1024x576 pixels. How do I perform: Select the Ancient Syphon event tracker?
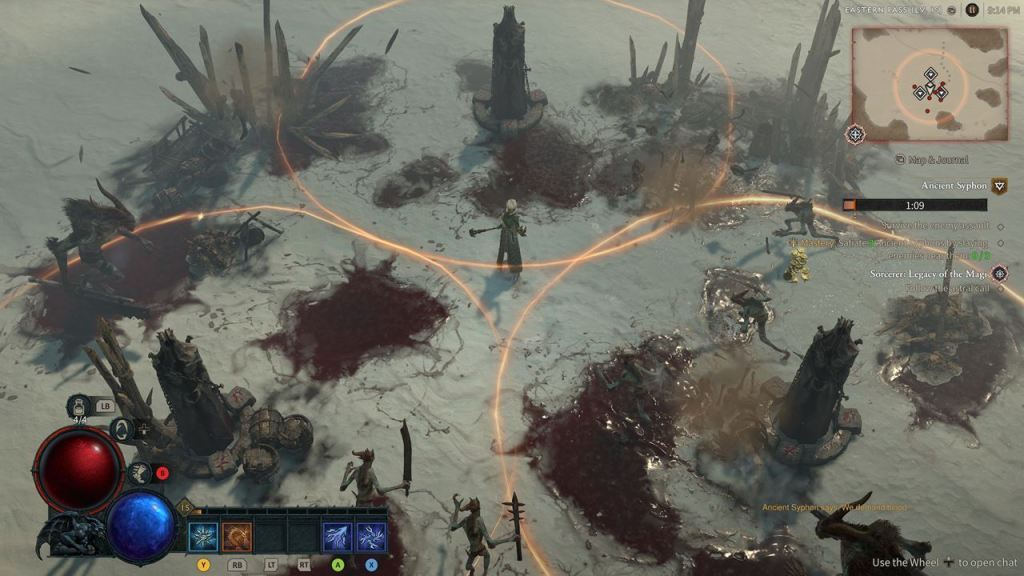pyautogui.click(x=953, y=186)
